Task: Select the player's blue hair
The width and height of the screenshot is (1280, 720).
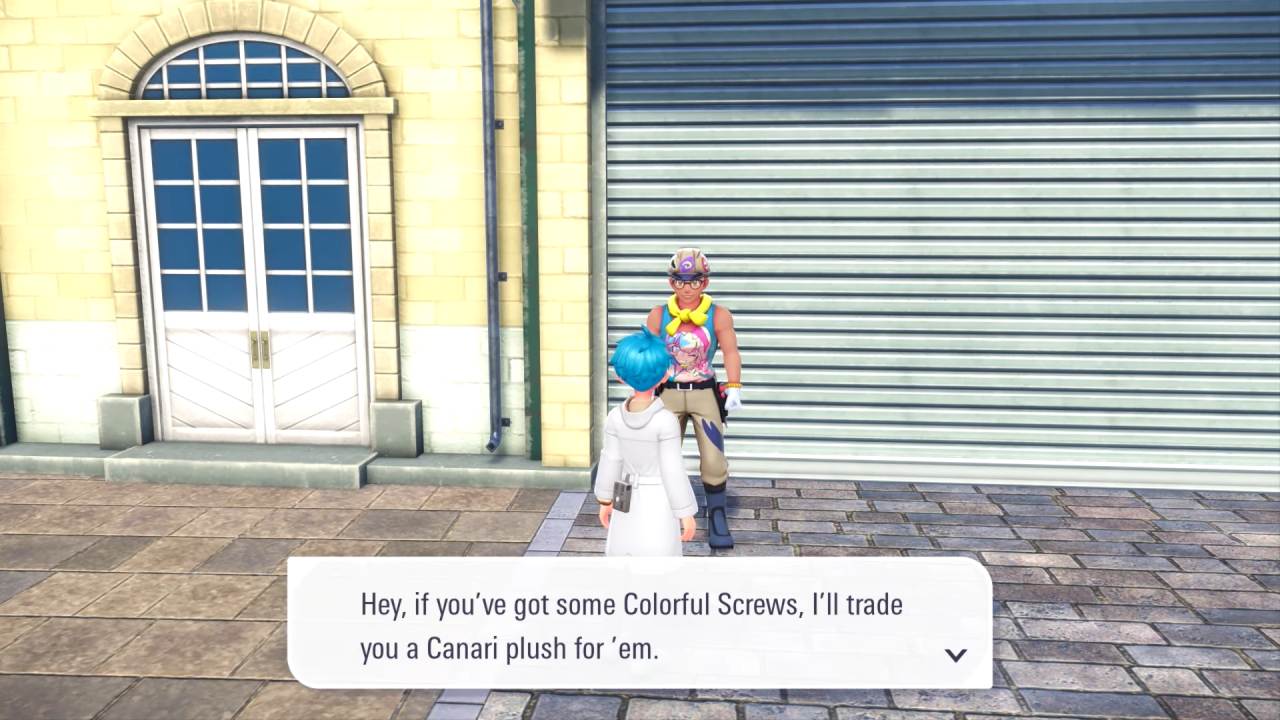Action: click(x=639, y=360)
